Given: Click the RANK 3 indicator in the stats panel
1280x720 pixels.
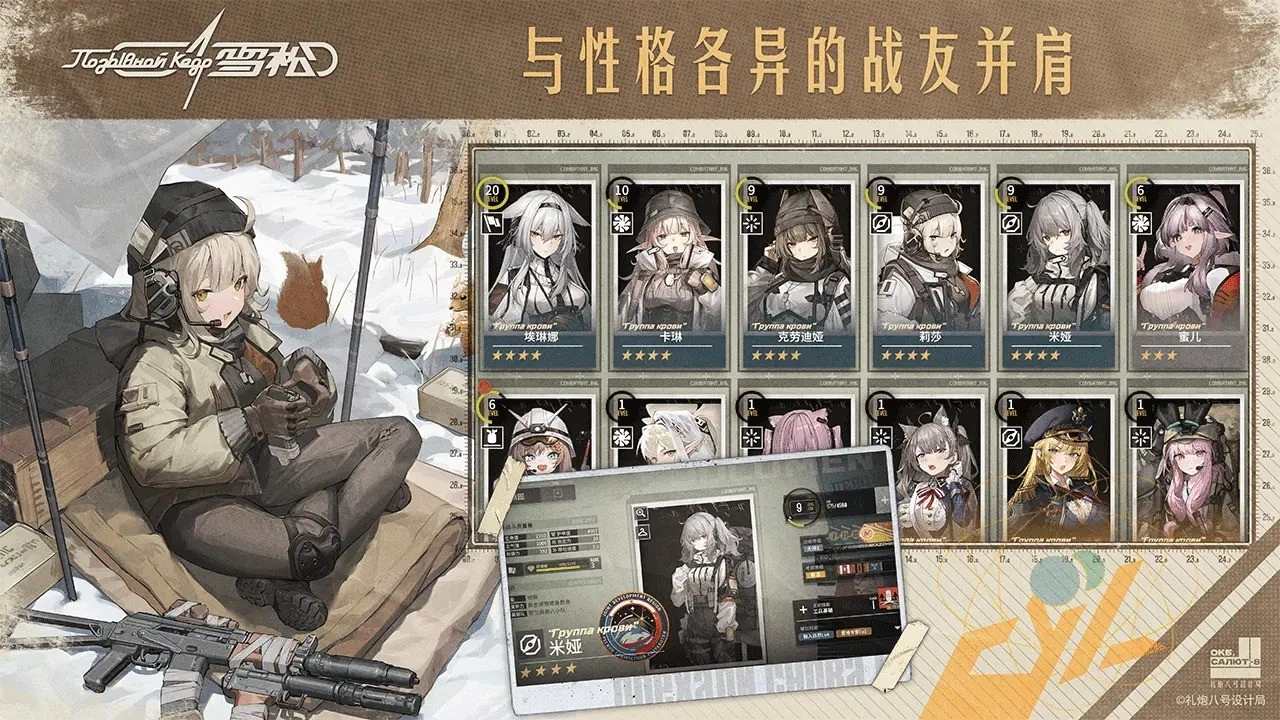Looking at the screenshot, I should 592,563.
